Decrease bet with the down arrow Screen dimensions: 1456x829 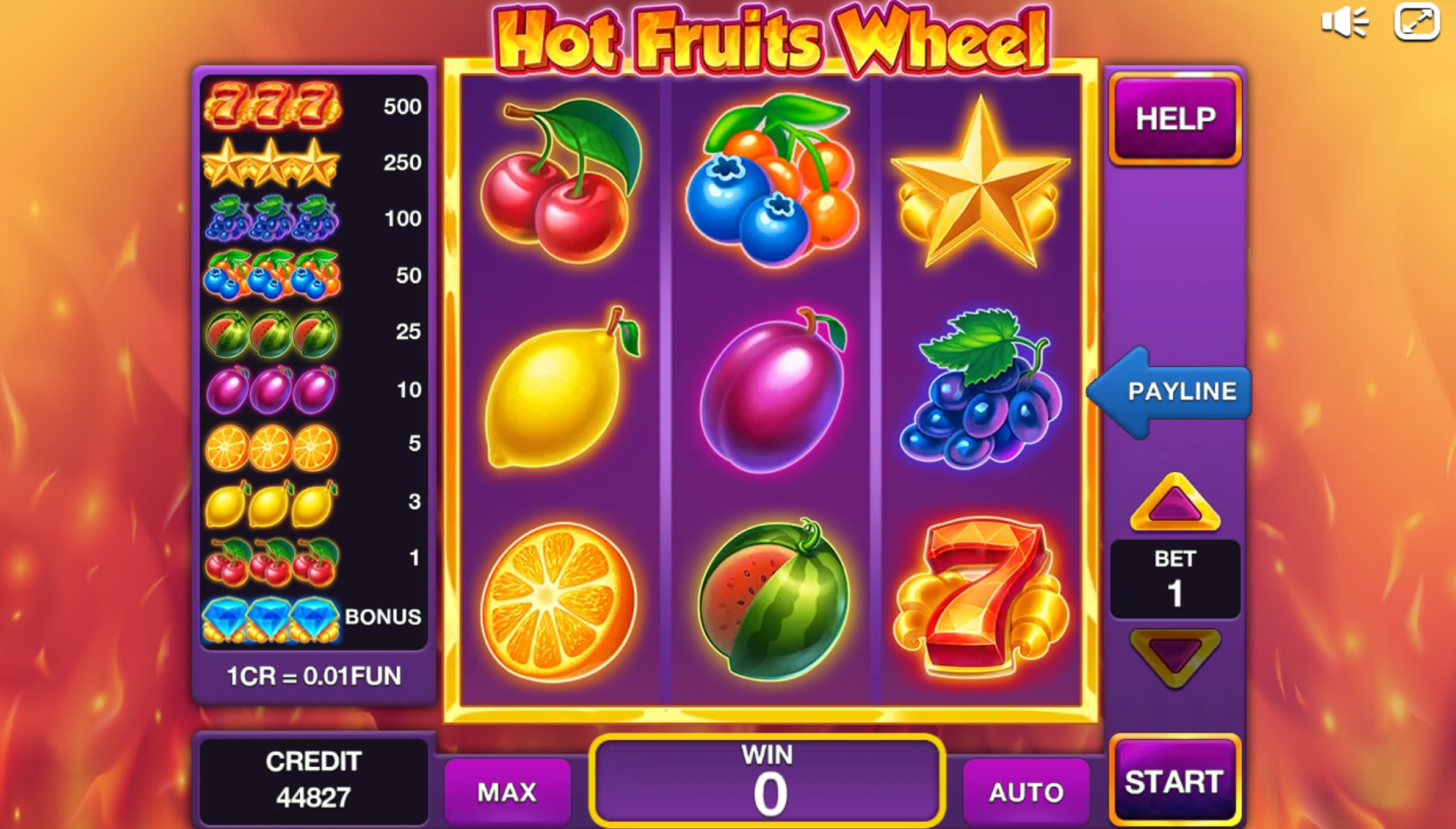click(1175, 657)
